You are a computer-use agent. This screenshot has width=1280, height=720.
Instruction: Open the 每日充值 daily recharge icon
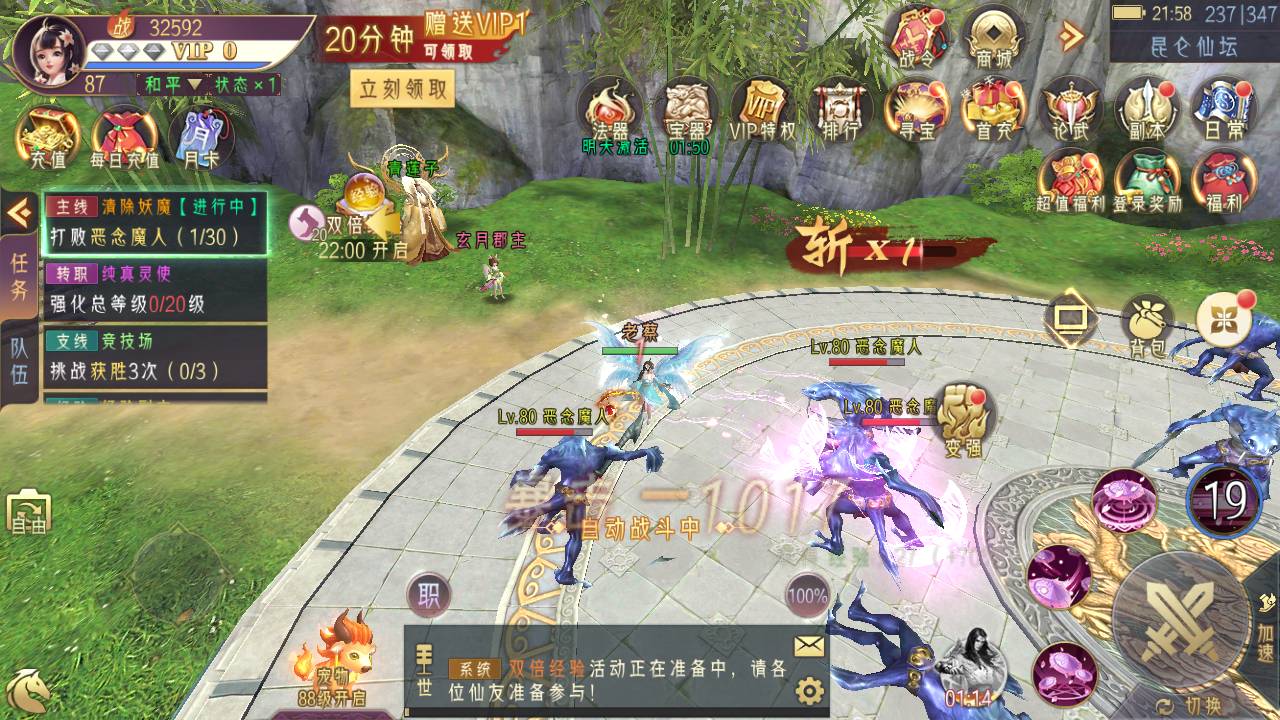[124, 136]
